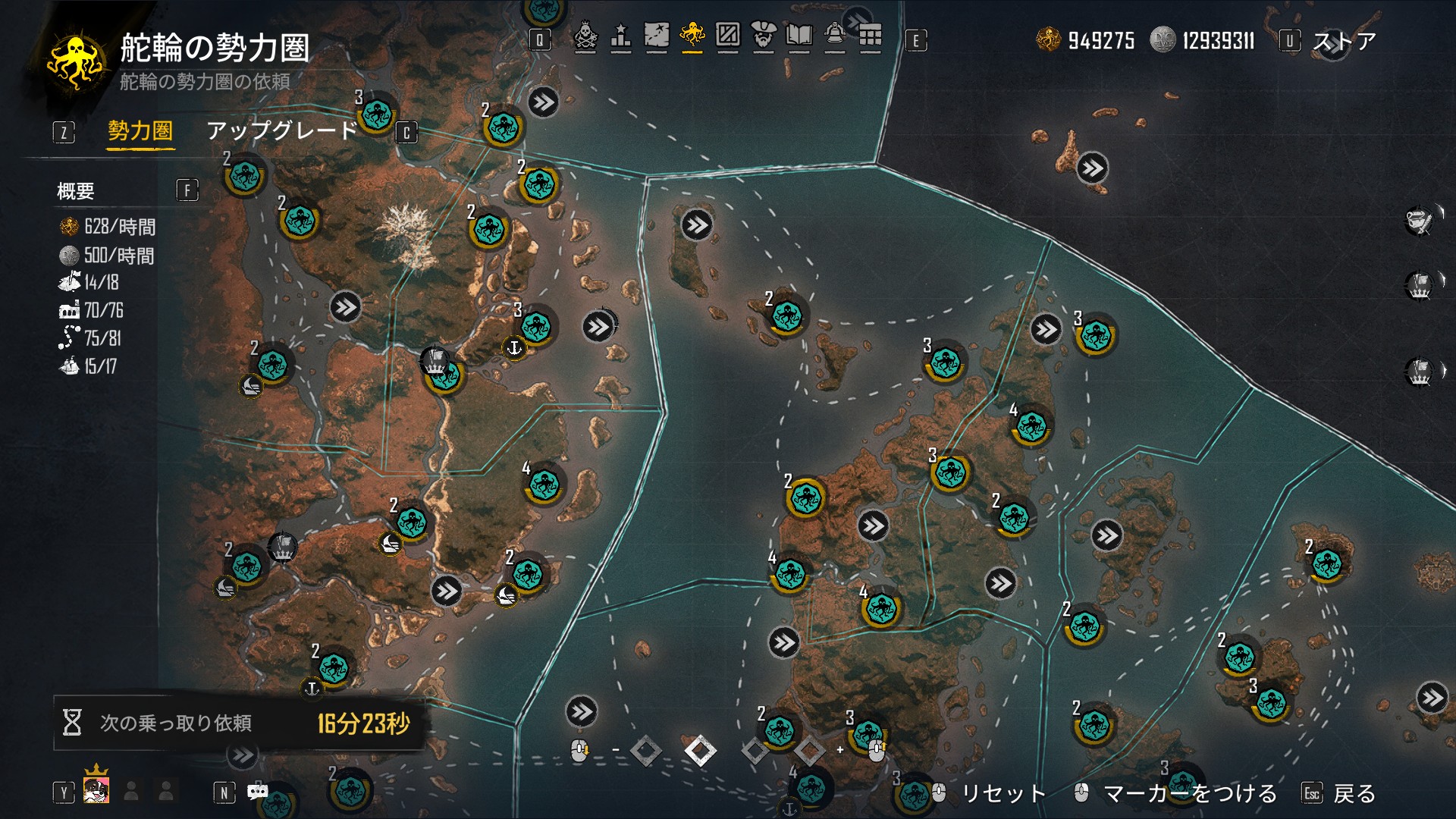
Task: Choose マーカーをつける to place a marker
Action: coord(1190,793)
